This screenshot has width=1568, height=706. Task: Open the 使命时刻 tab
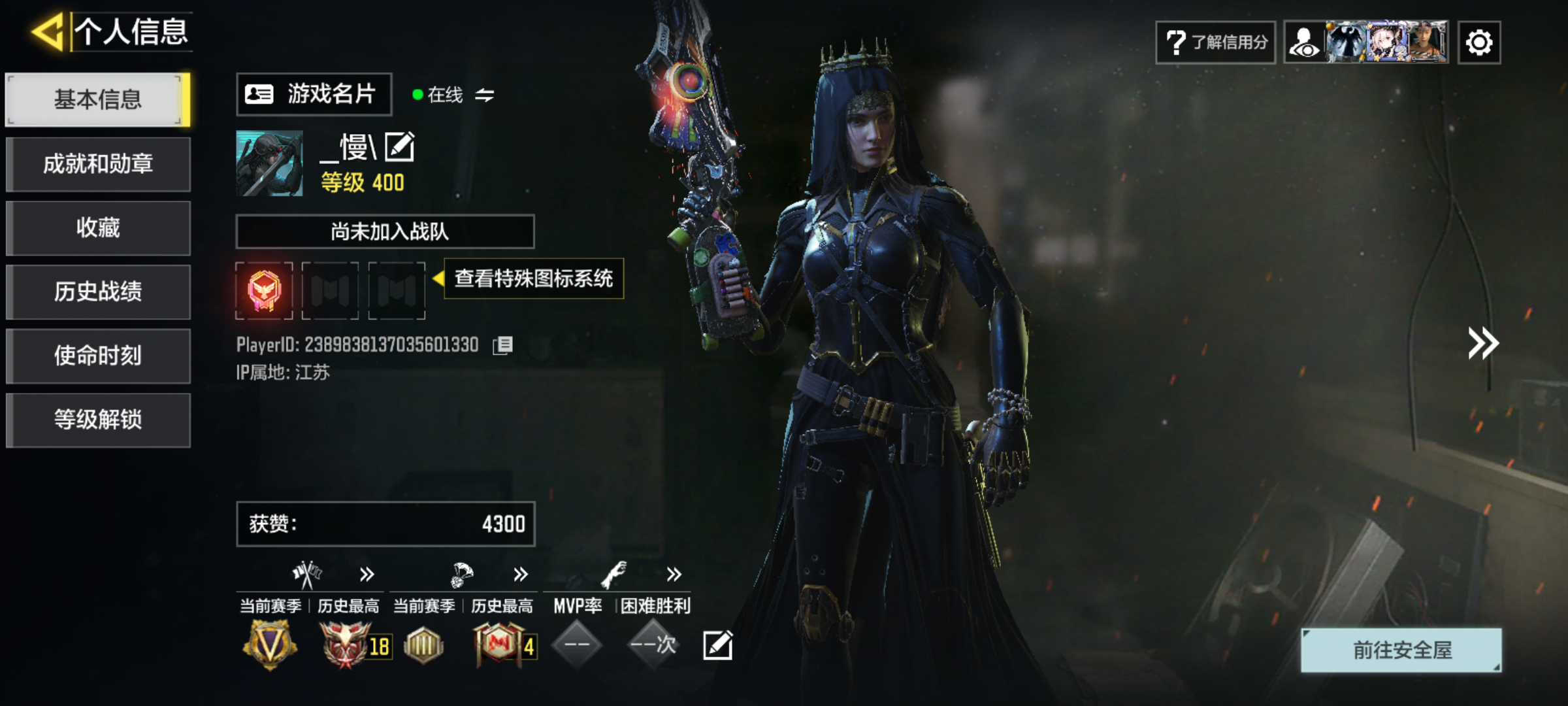point(98,356)
